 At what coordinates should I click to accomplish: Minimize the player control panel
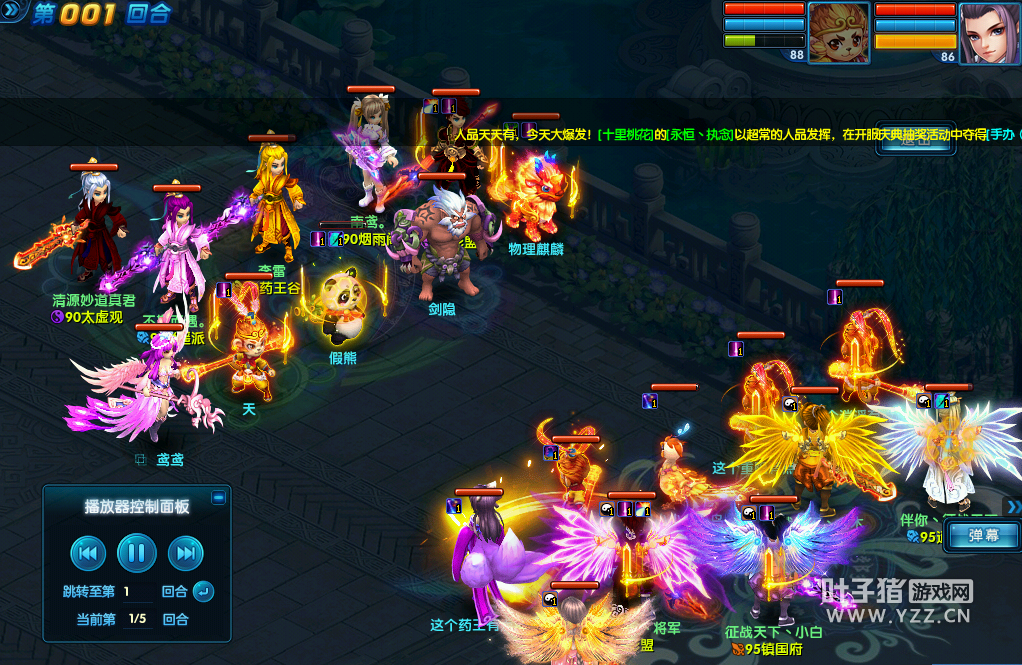(219, 497)
